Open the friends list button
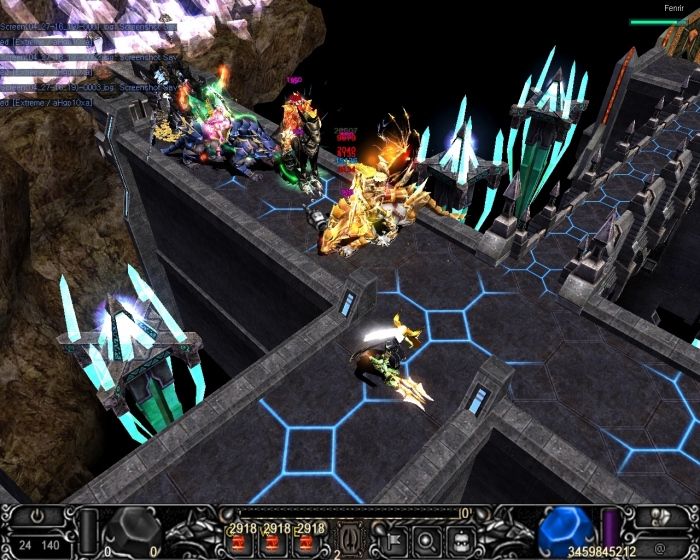Viewport: 700px width, 560px height. click(x=657, y=518)
